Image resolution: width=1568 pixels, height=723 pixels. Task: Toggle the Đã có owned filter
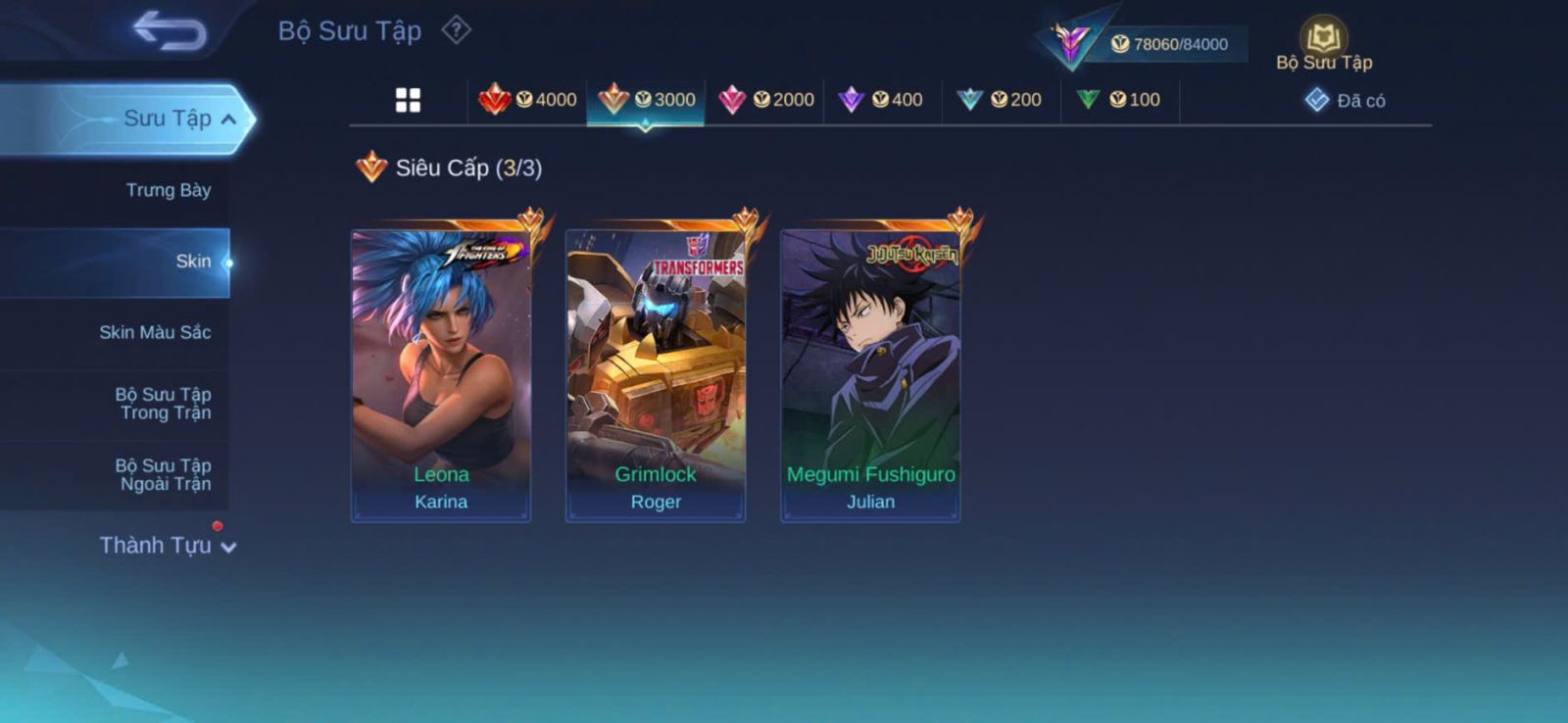coord(1346,101)
